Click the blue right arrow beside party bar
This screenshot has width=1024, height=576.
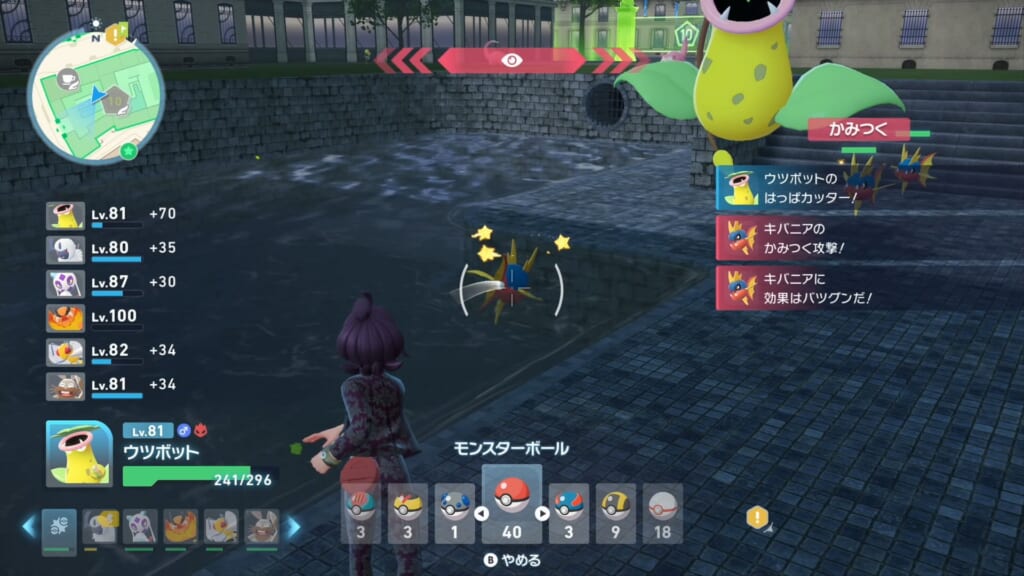tap(293, 526)
